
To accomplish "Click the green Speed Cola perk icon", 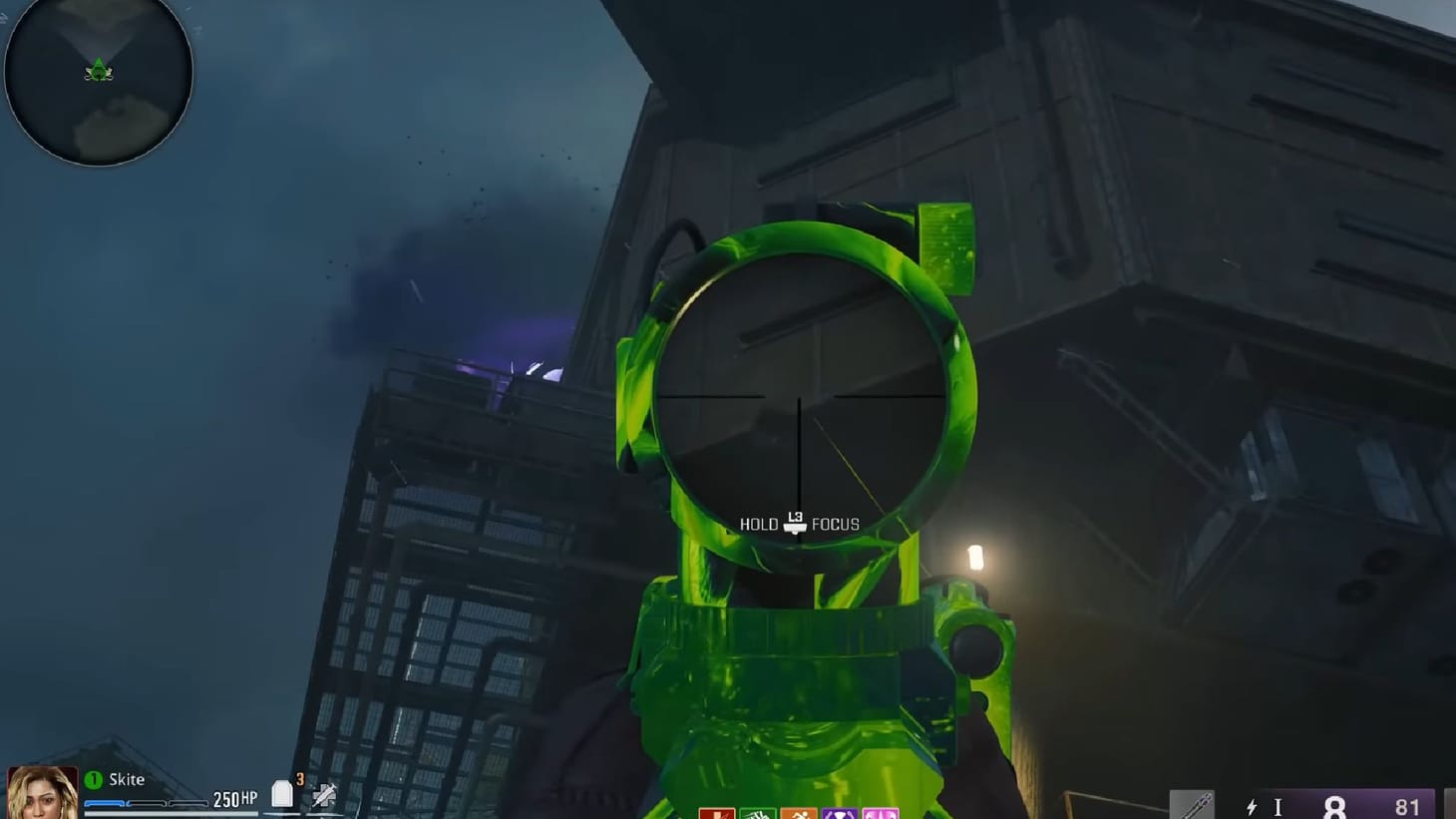I will pyautogui.click(x=756, y=813).
